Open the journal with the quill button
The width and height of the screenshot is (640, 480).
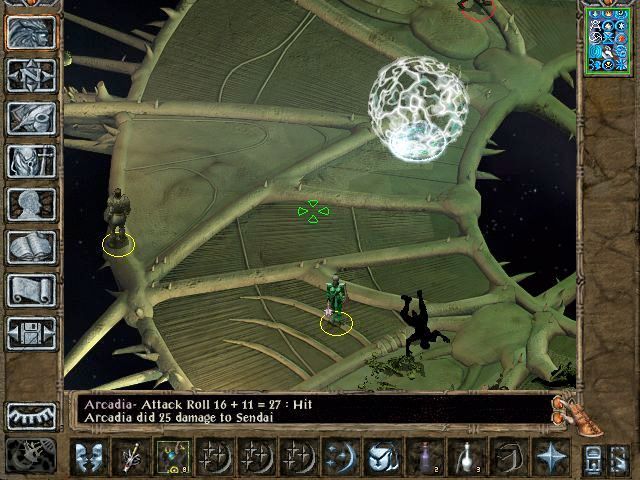(31, 118)
